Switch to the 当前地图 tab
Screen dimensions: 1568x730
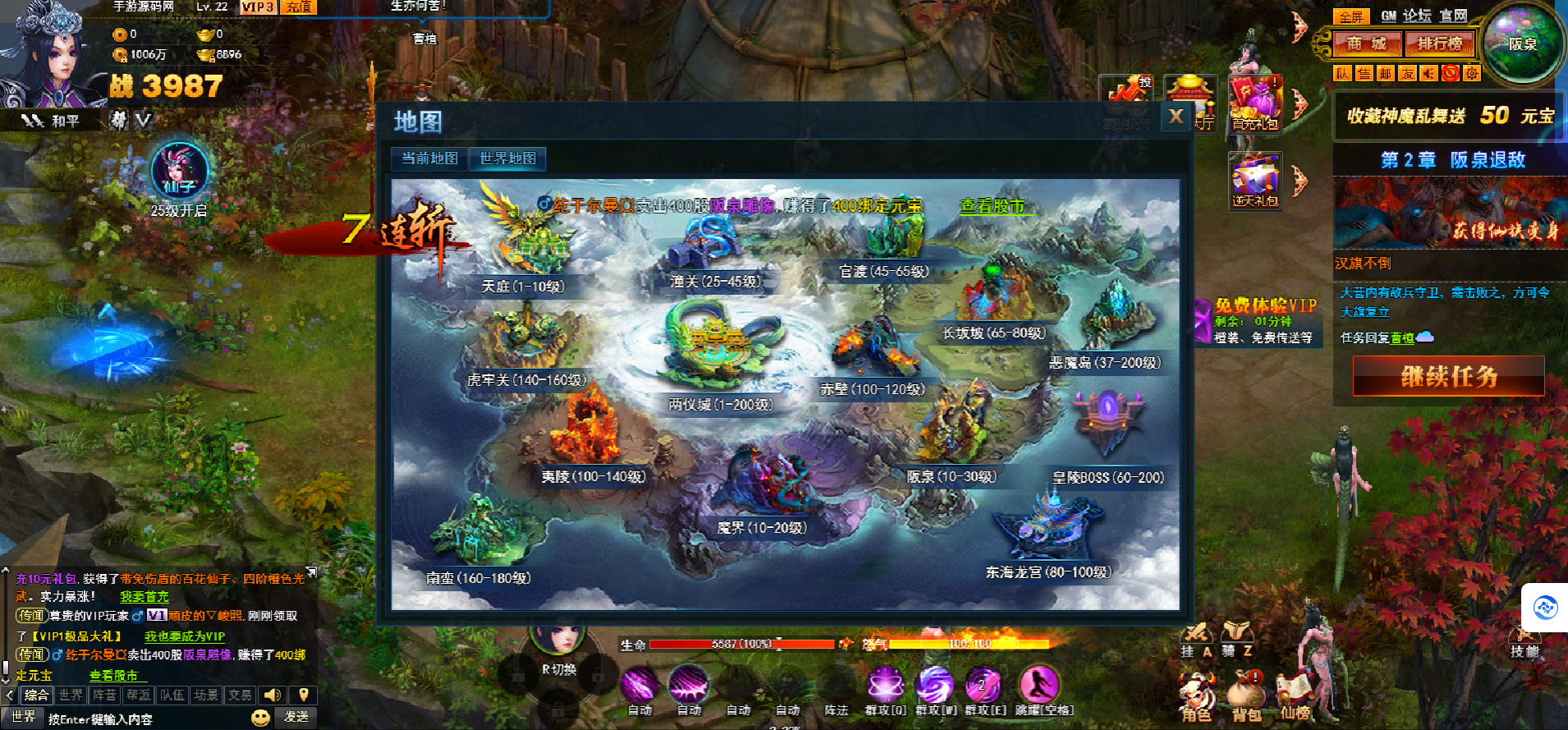pos(429,158)
